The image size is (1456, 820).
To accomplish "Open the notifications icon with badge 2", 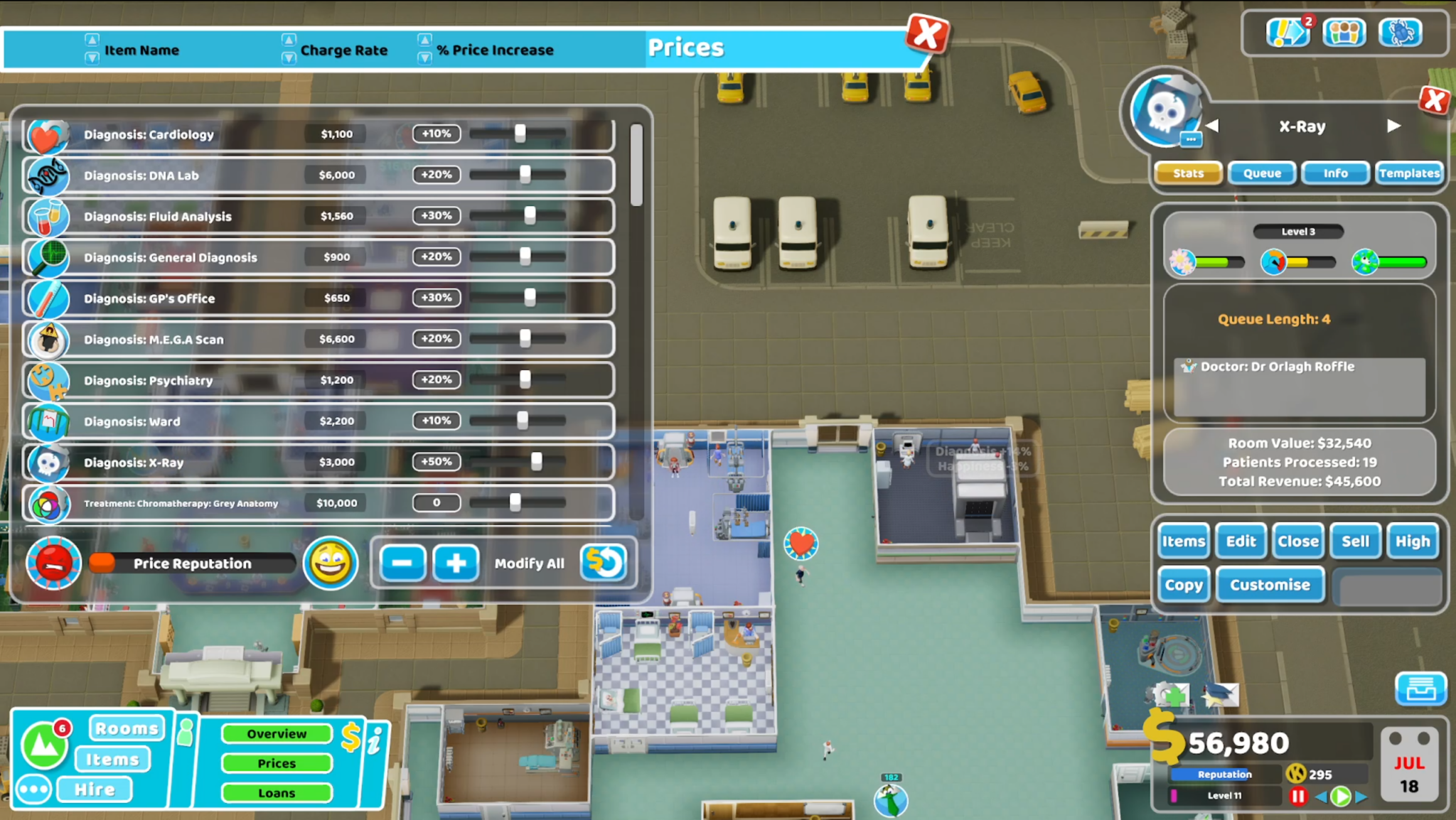I will (x=1288, y=32).
